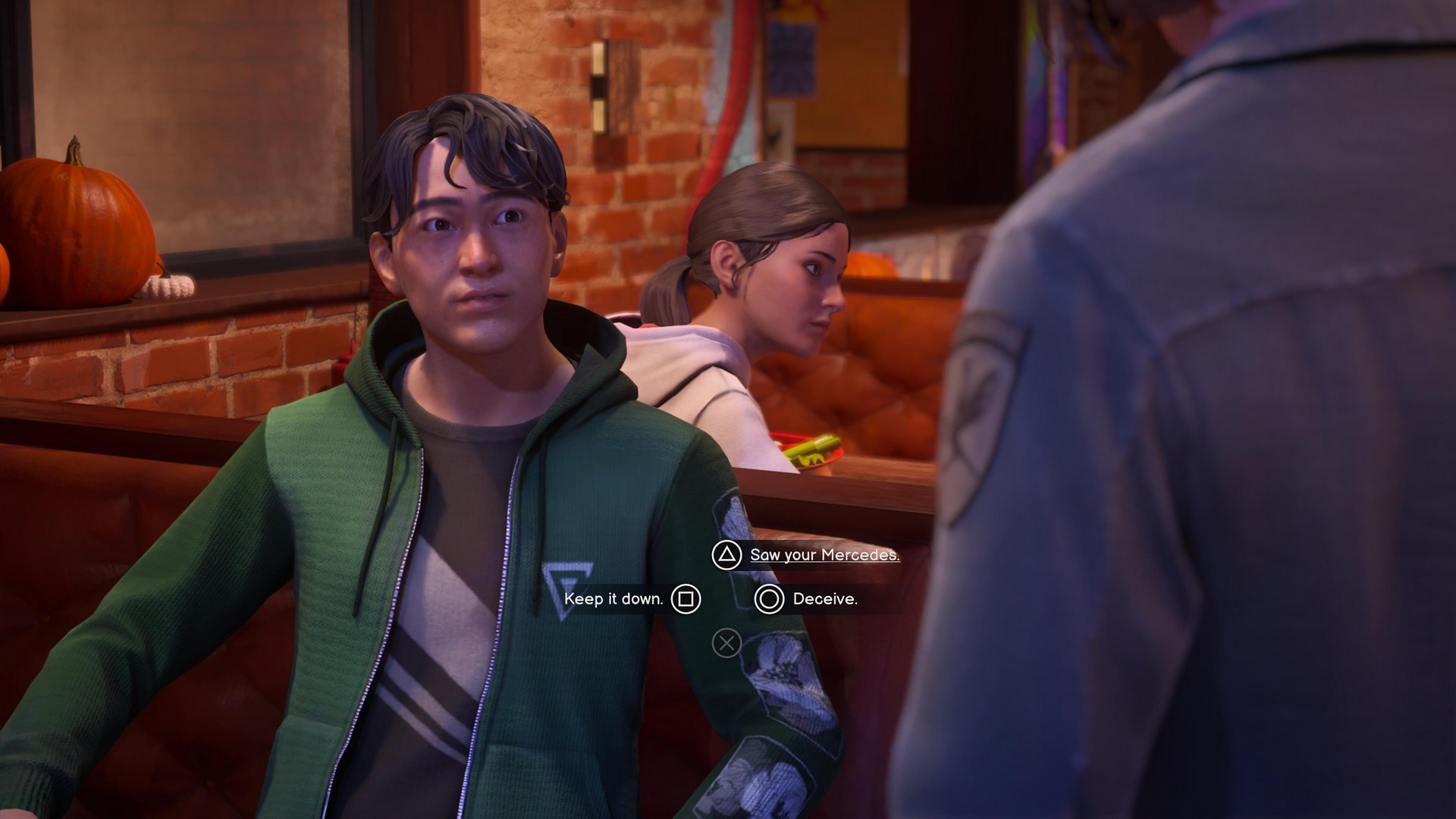Click the smaller pumpkin by the window edge
1456x819 pixels.
pos(8,265)
